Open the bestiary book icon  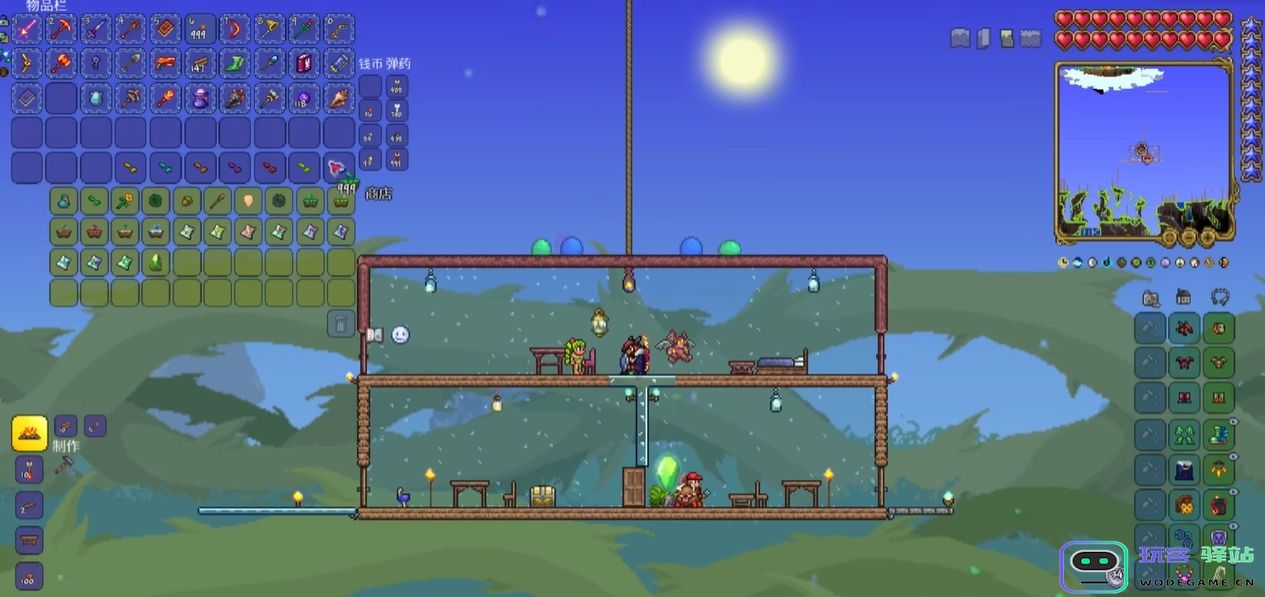click(x=375, y=335)
